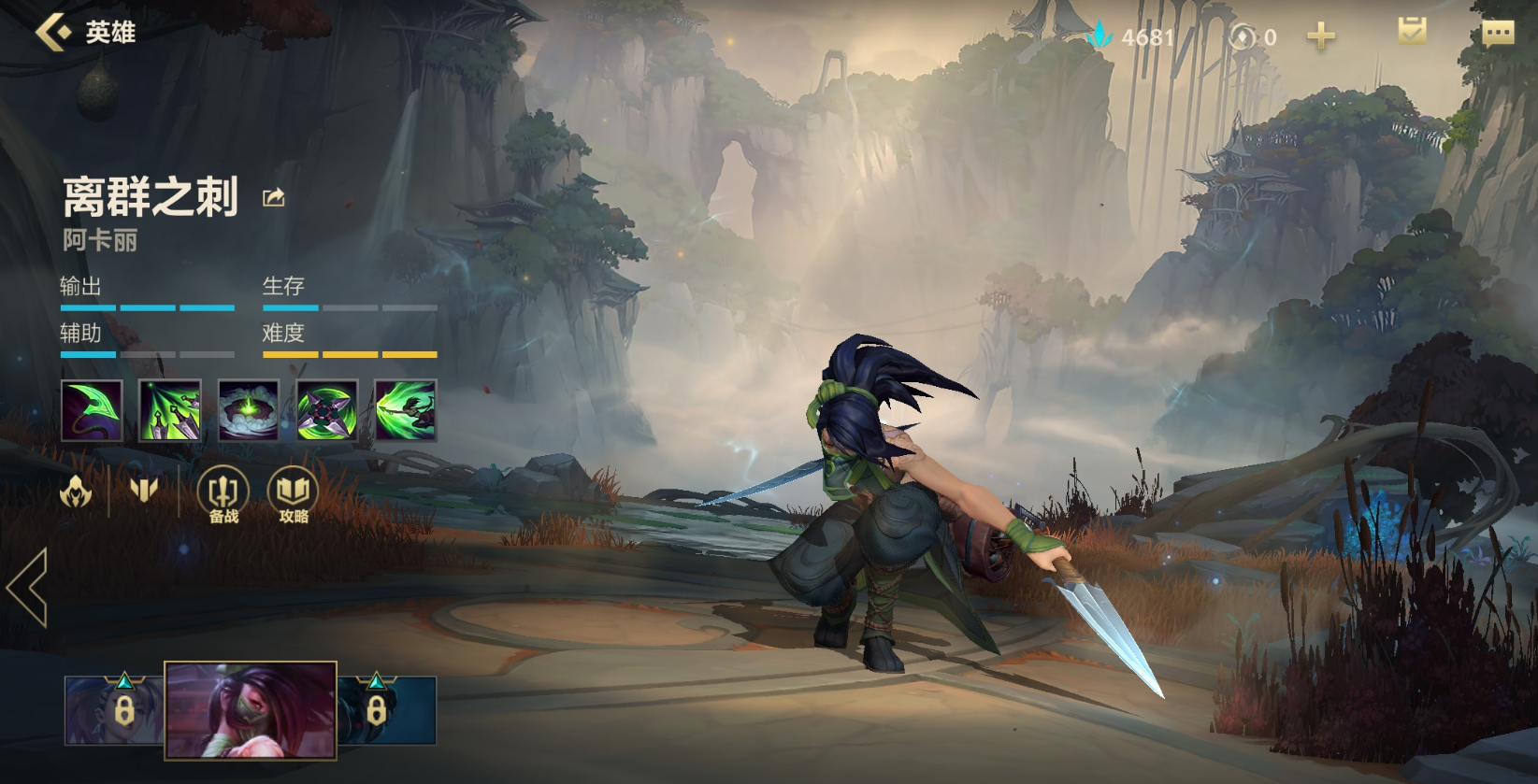
Task: Select the locked dark blue skin thumbnail
Action: (x=387, y=710)
